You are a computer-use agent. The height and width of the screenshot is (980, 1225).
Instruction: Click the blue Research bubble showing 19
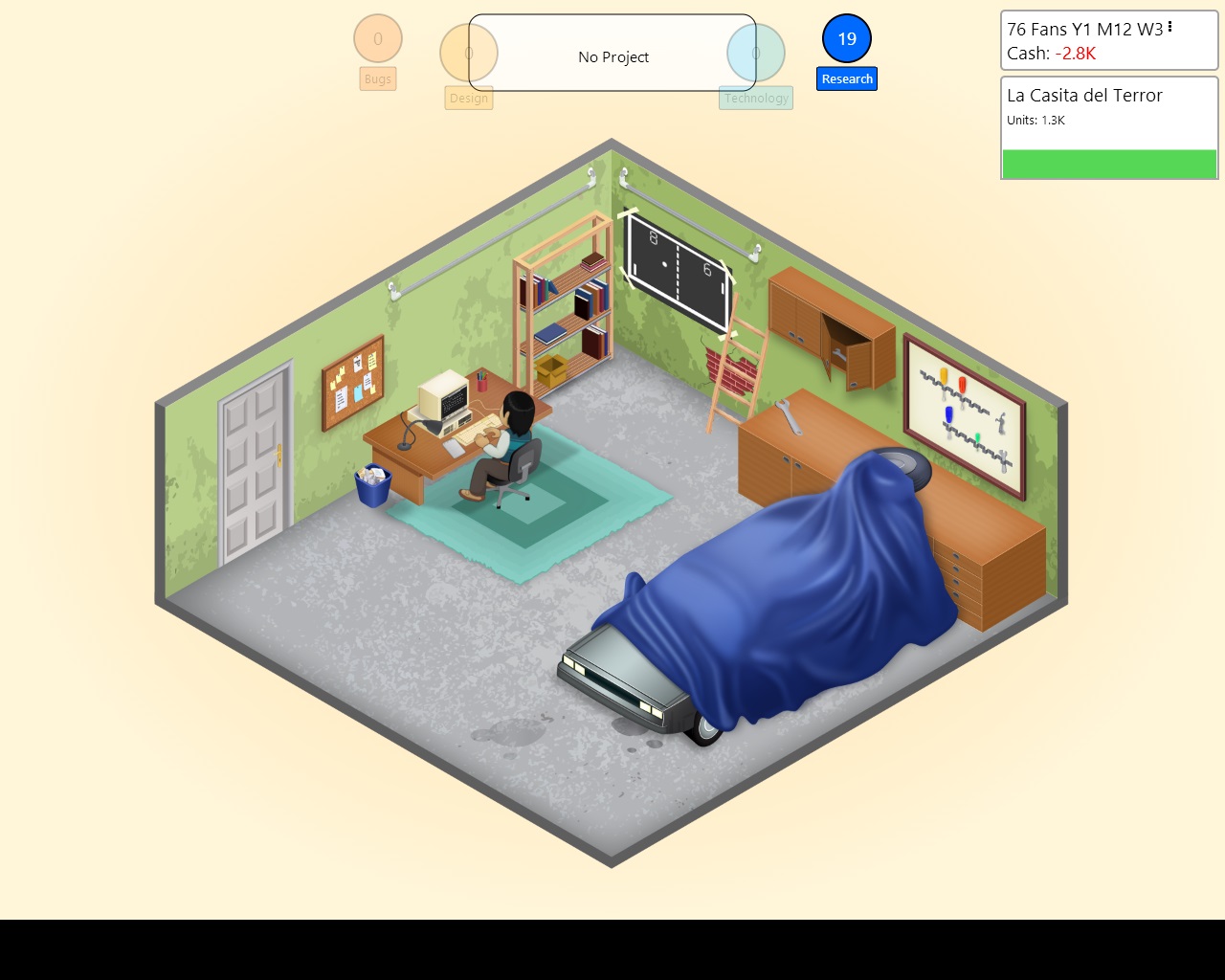tap(845, 39)
